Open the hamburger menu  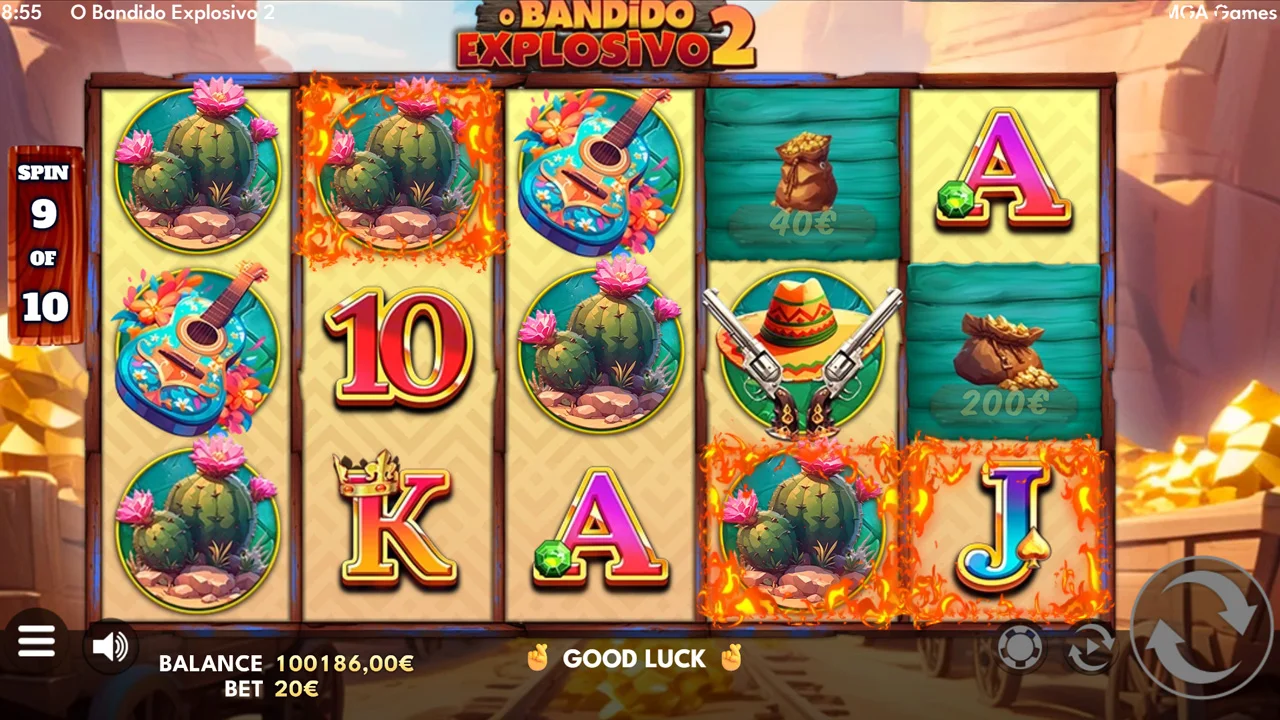(36, 641)
